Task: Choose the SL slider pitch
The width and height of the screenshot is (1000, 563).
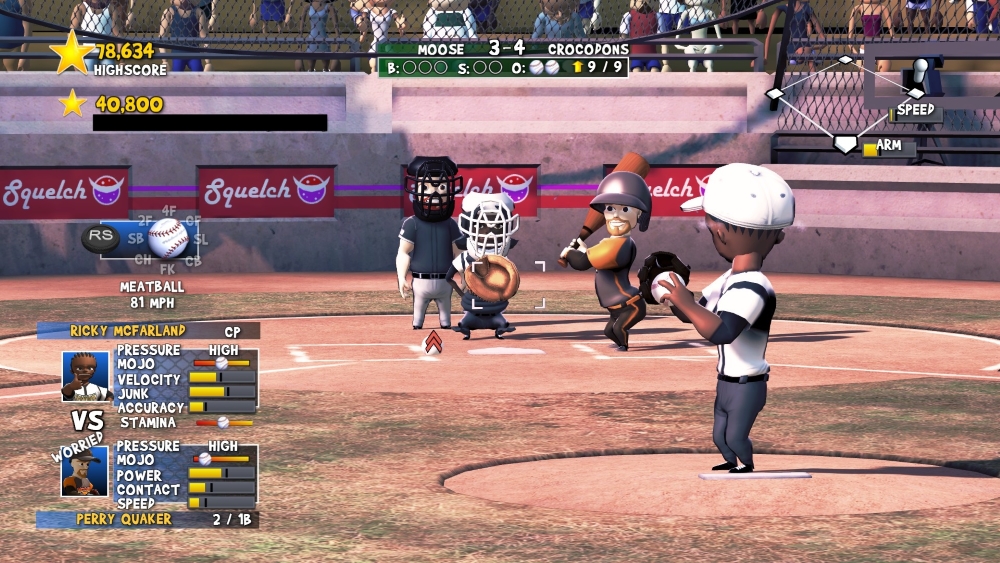Action: tap(202, 240)
